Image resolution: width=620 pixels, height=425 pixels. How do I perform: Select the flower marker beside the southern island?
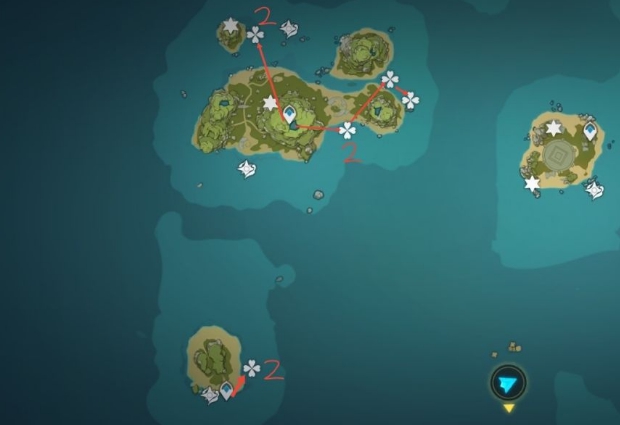(251, 369)
